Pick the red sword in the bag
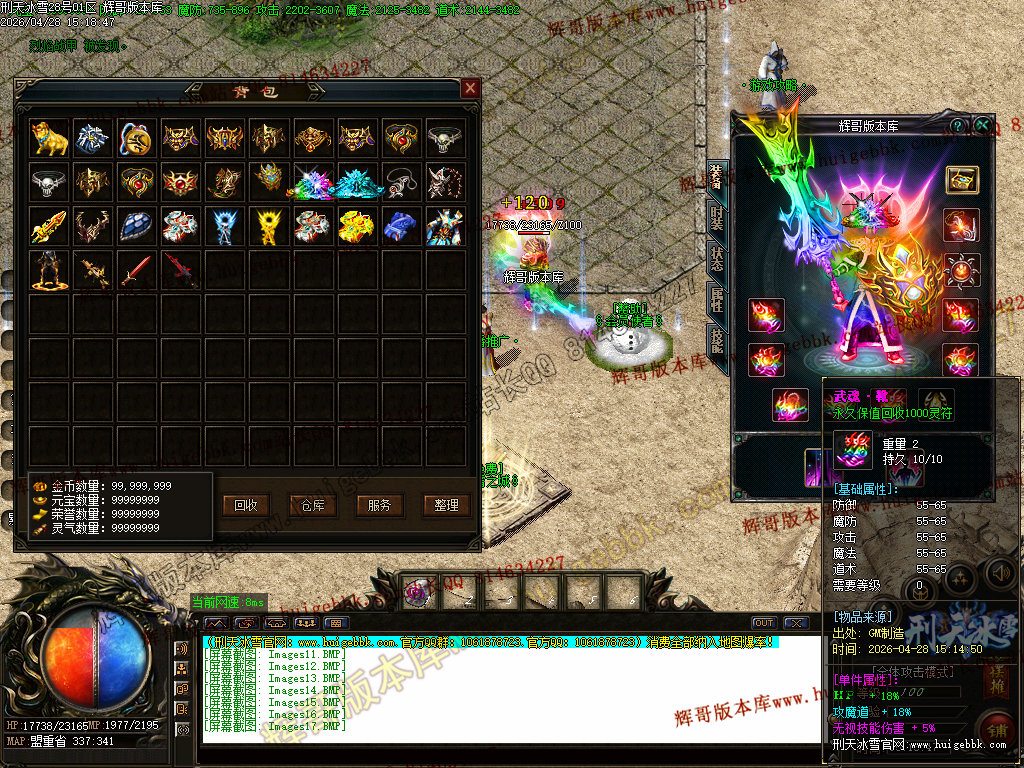Screen dimensions: 1024x768 pos(137,270)
